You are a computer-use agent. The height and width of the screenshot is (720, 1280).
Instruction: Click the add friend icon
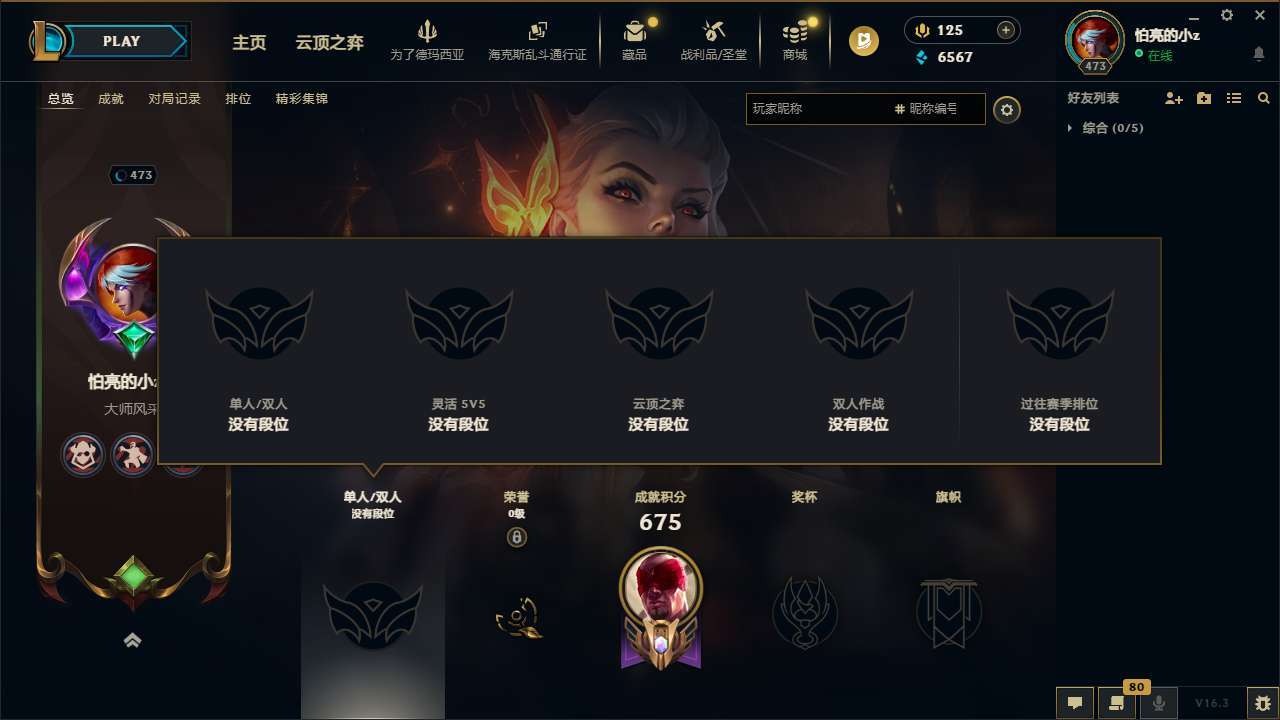pos(1172,98)
